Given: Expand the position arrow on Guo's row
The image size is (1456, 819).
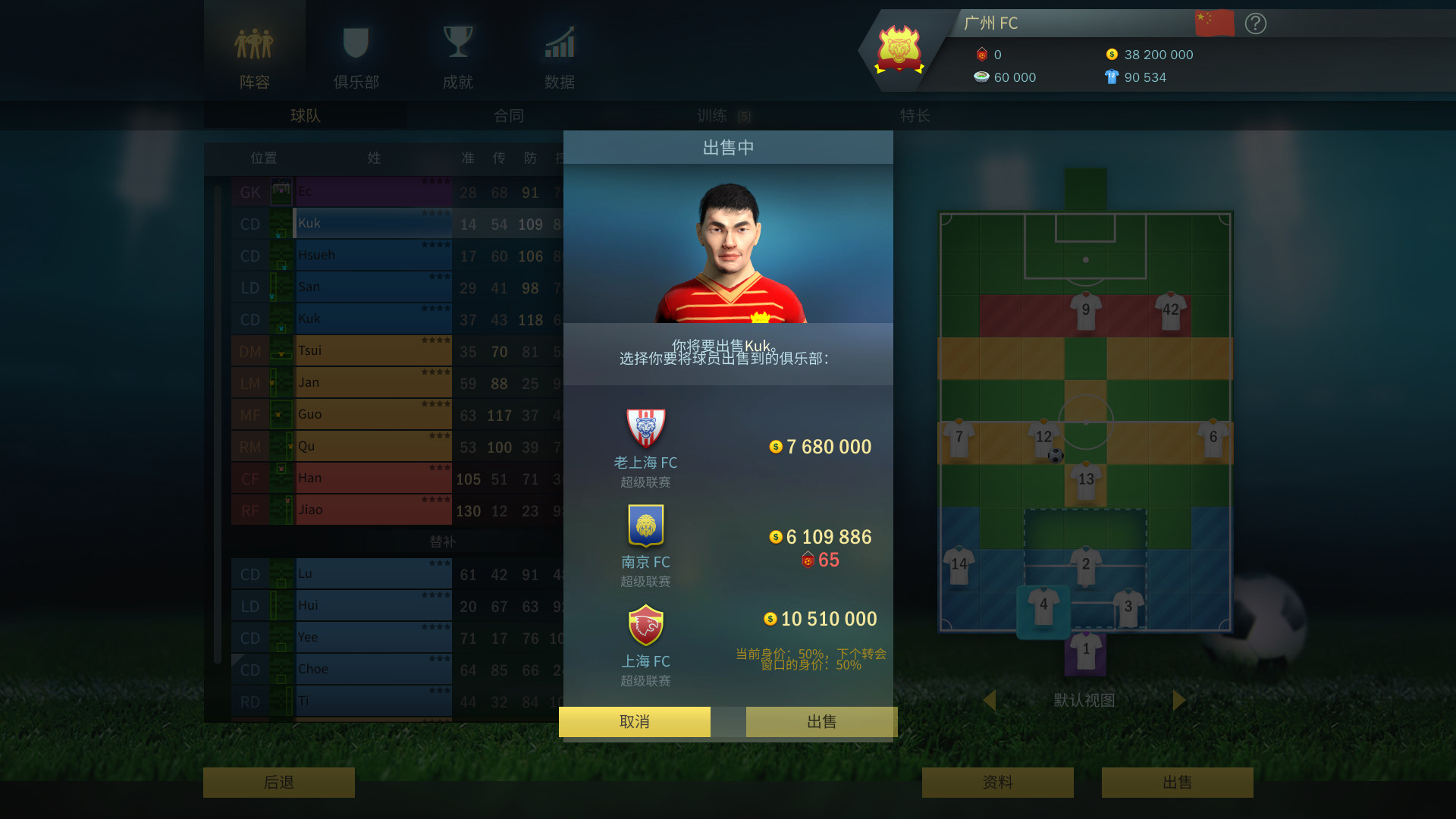Looking at the screenshot, I should coord(280,415).
